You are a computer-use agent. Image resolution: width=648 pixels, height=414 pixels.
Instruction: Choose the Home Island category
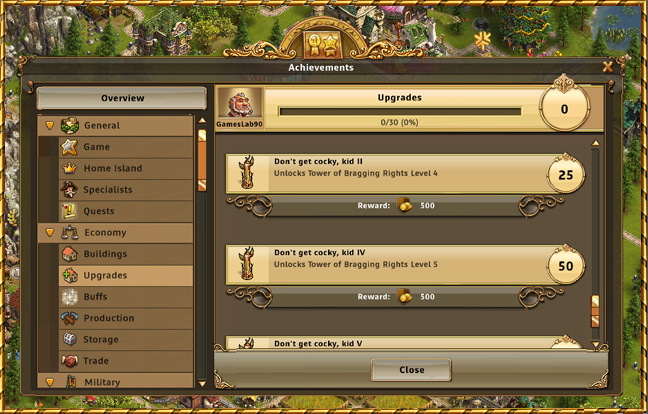(x=112, y=168)
